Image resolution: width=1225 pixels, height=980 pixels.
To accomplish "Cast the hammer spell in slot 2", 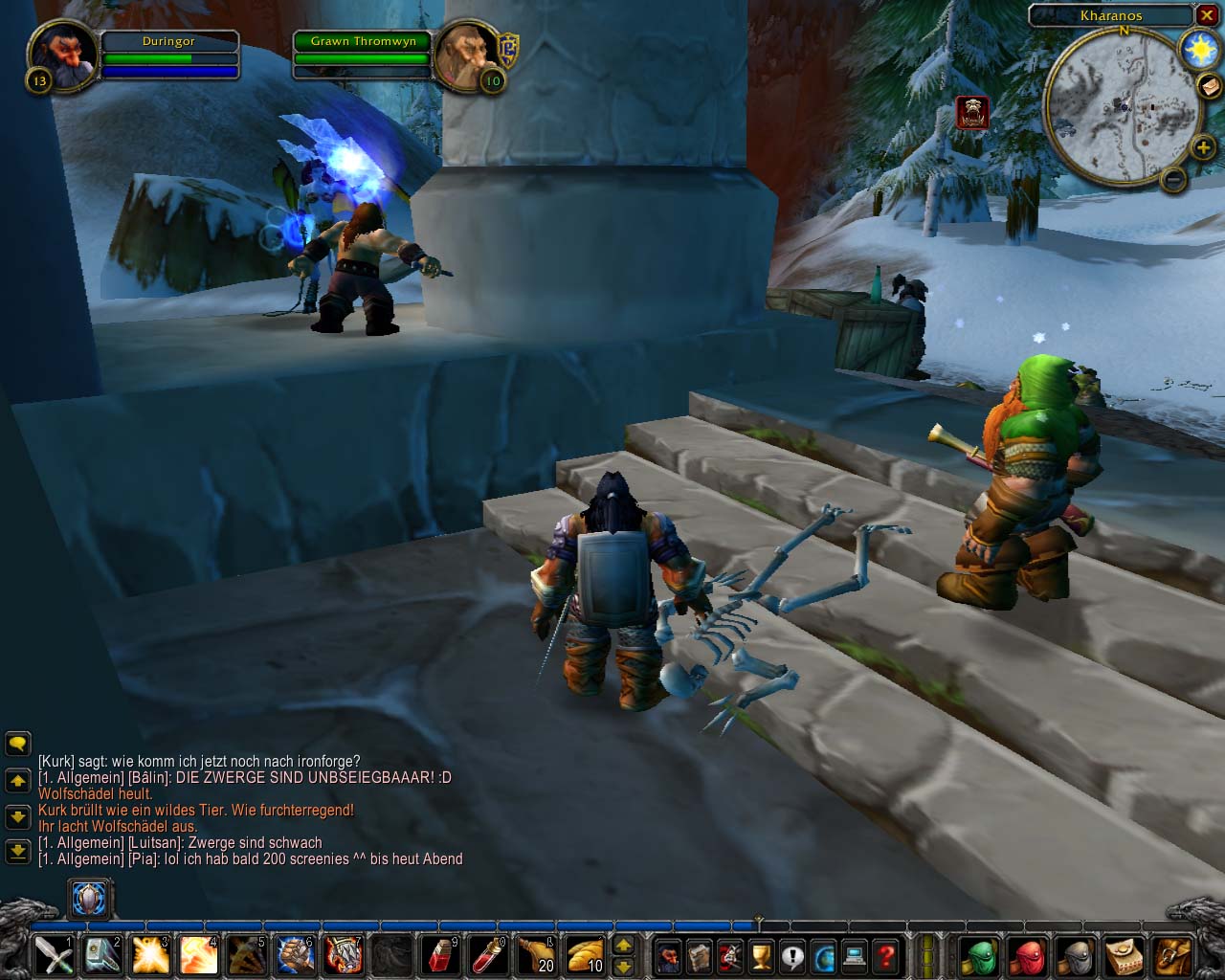I will coord(102,955).
